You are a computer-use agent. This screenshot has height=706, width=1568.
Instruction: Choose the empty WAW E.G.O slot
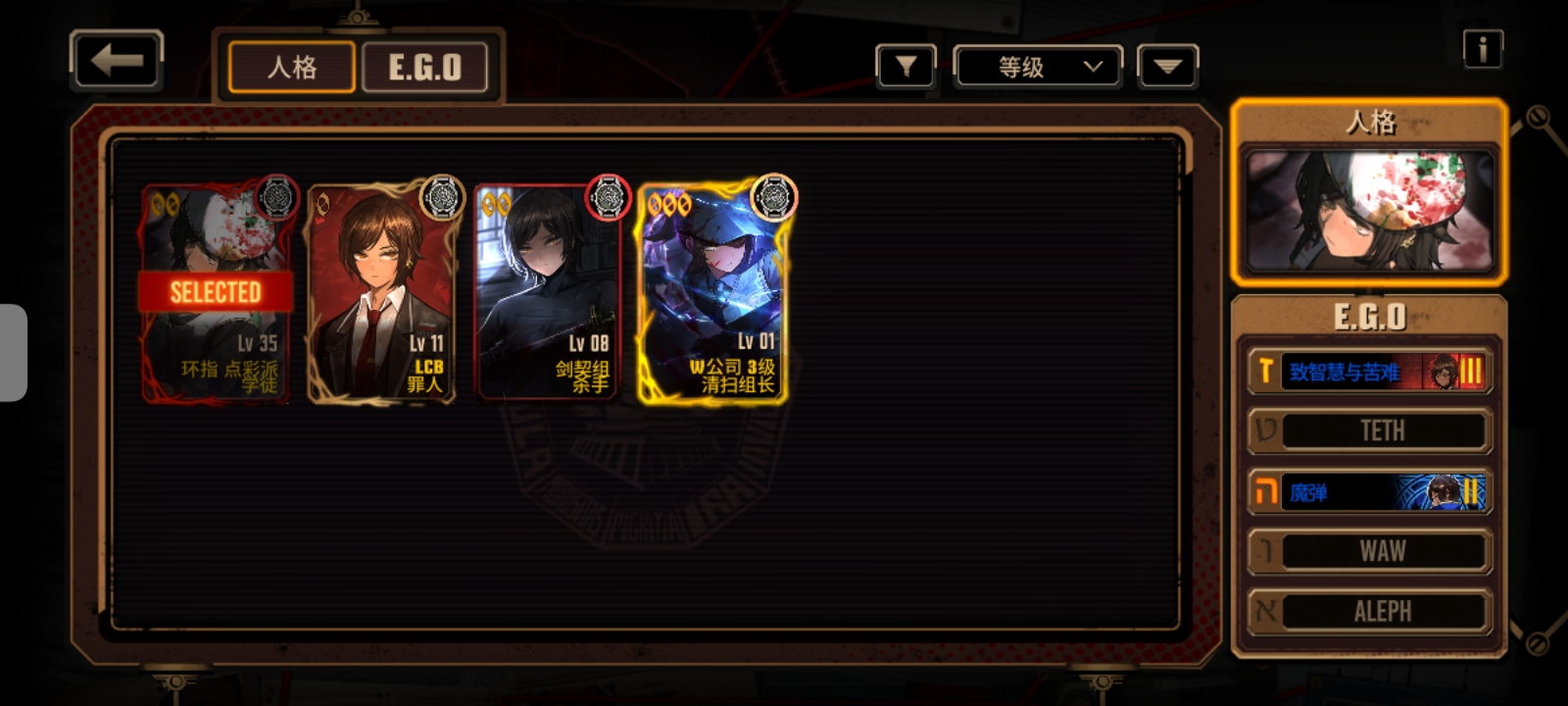coord(1369,552)
